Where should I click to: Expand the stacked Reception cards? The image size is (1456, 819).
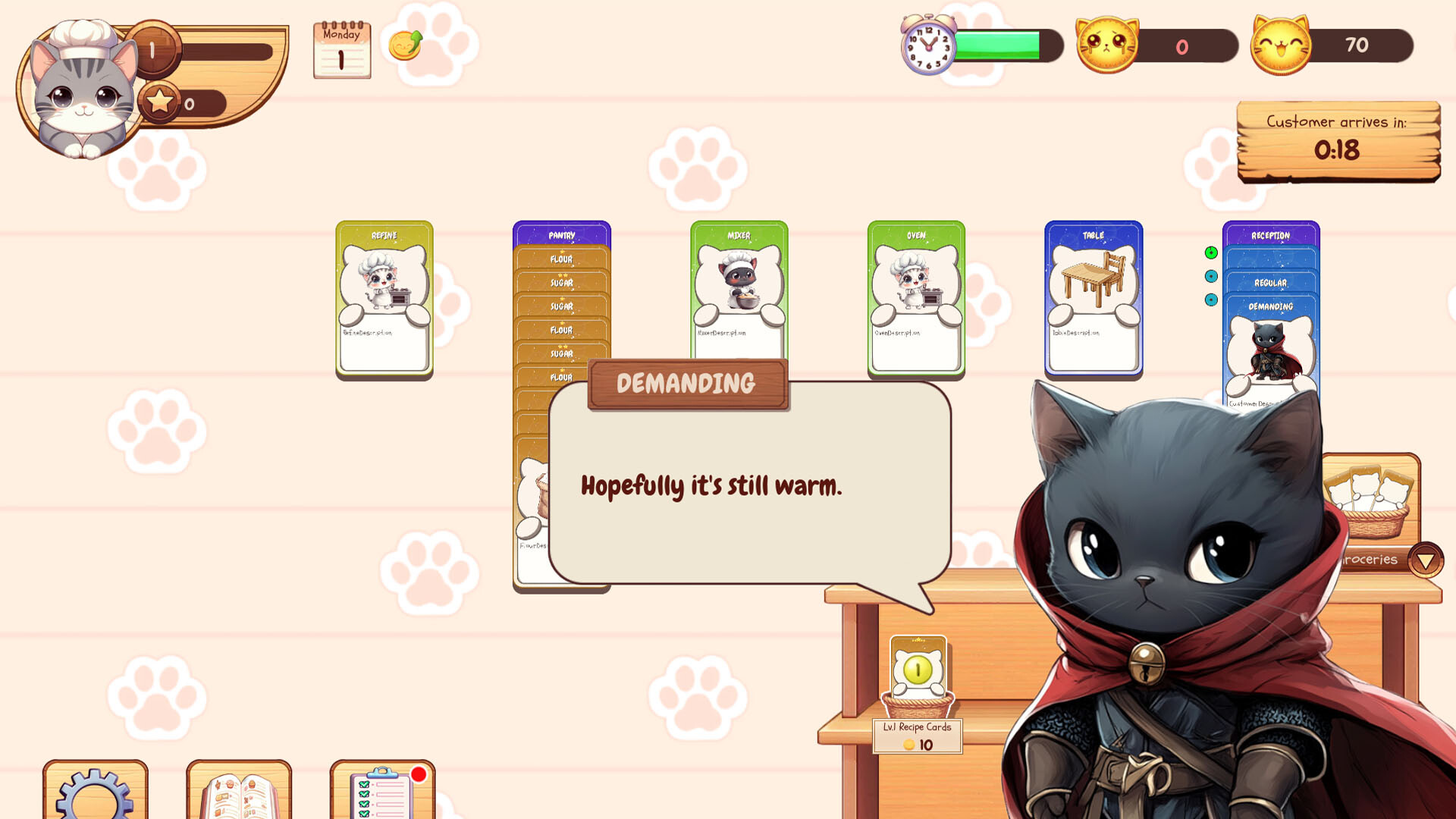click(x=1269, y=235)
